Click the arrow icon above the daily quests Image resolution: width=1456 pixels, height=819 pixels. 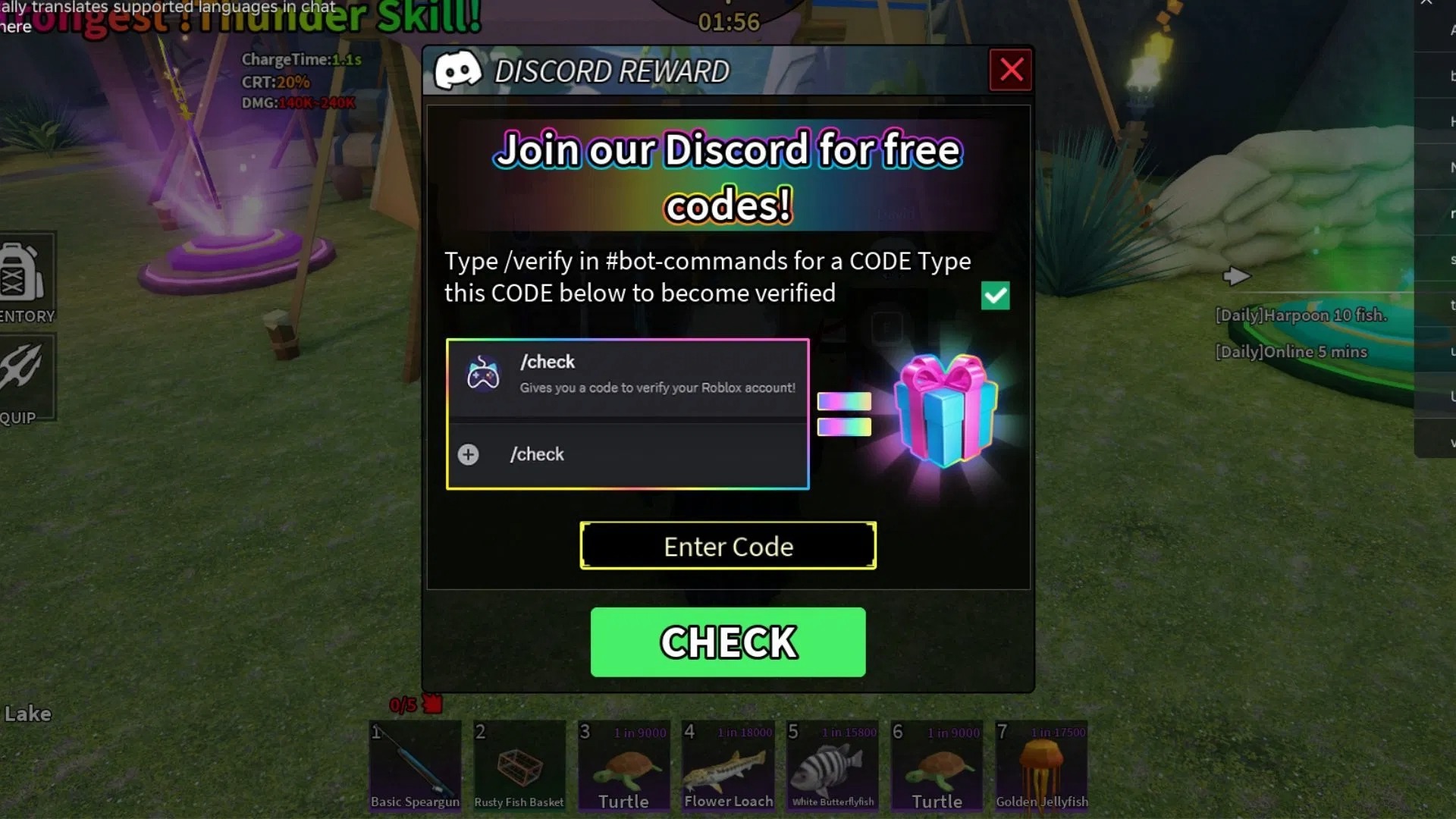click(x=1238, y=277)
